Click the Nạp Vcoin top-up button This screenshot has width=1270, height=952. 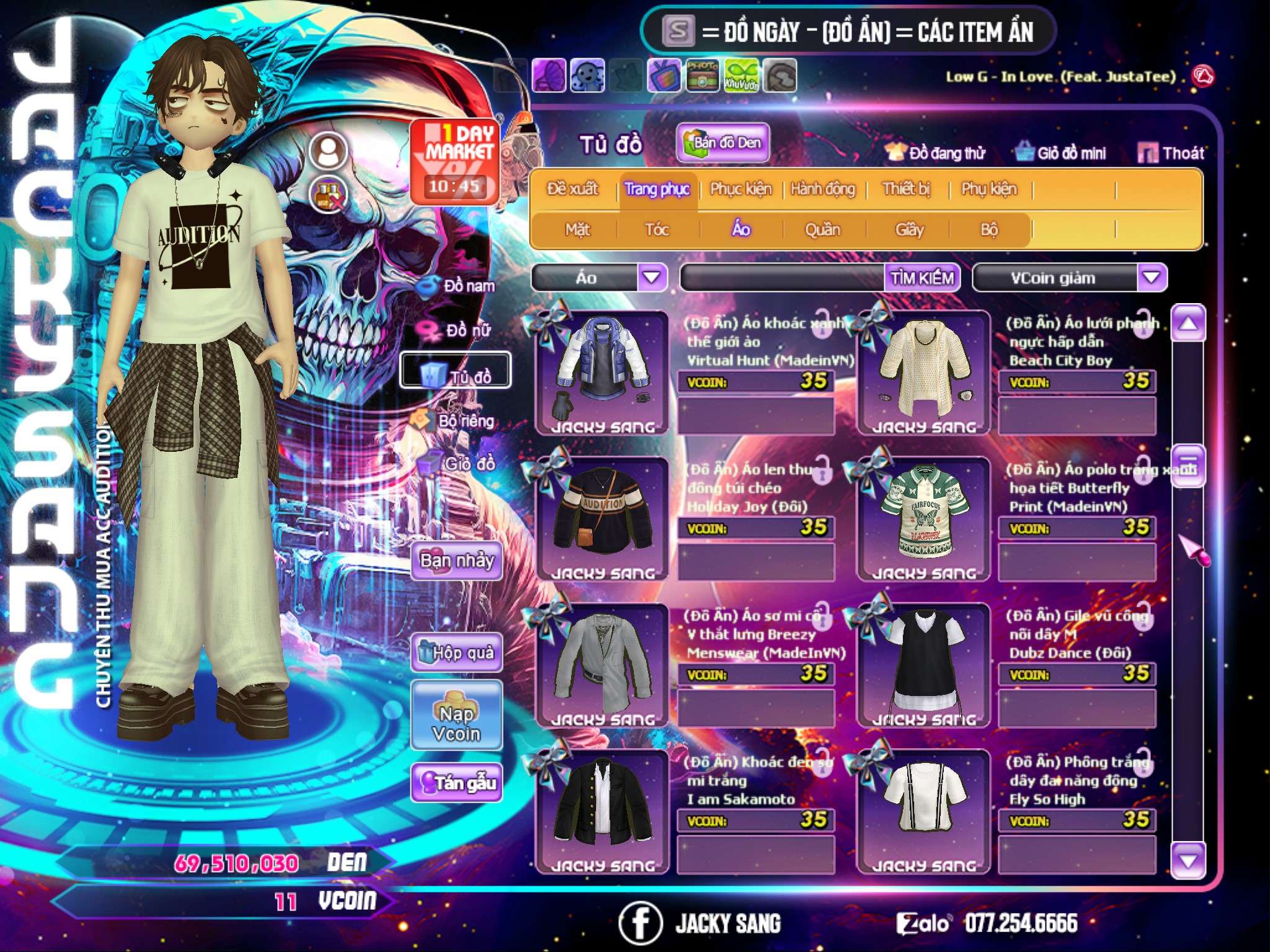(456, 723)
